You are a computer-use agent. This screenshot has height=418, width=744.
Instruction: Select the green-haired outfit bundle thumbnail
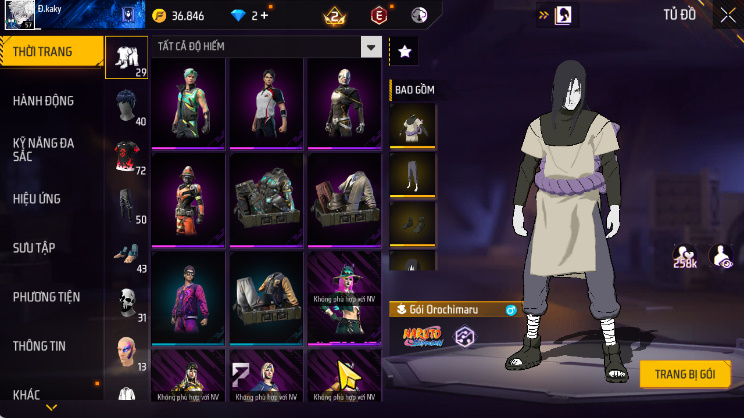[189, 101]
